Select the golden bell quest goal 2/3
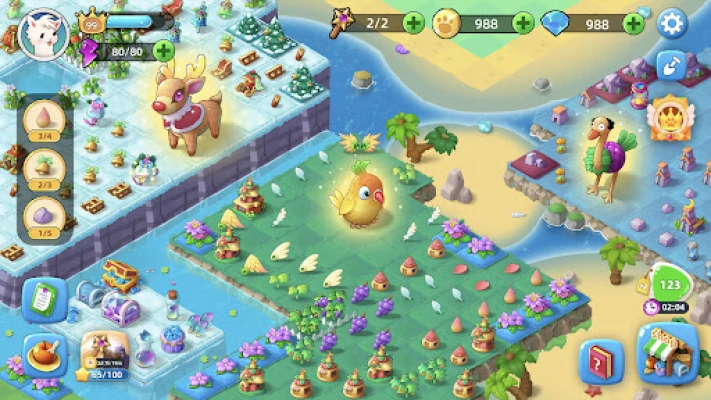This screenshot has height=400, width=711. pyautogui.click(x=45, y=167)
